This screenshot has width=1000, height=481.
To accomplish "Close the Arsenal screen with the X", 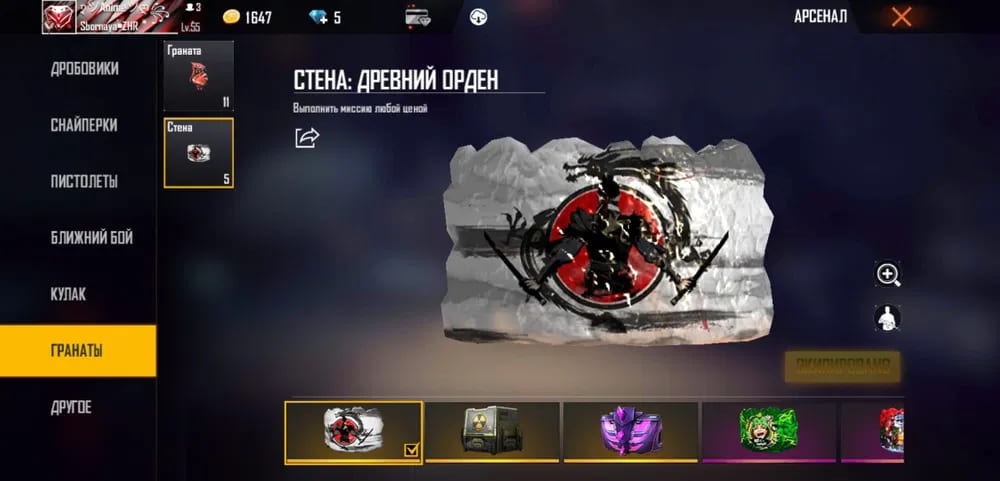I will pyautogui.click(x=901, y=16).
